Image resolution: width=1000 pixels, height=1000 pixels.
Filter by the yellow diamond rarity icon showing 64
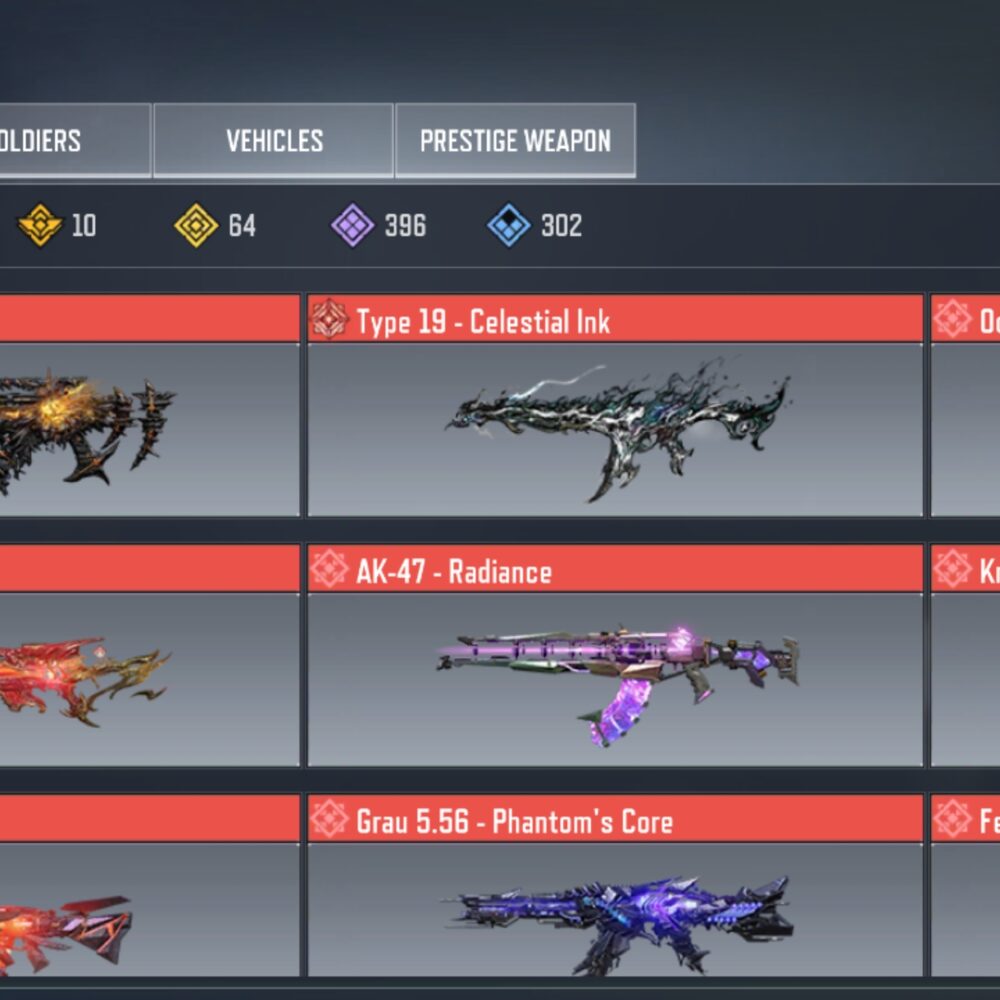196,225
